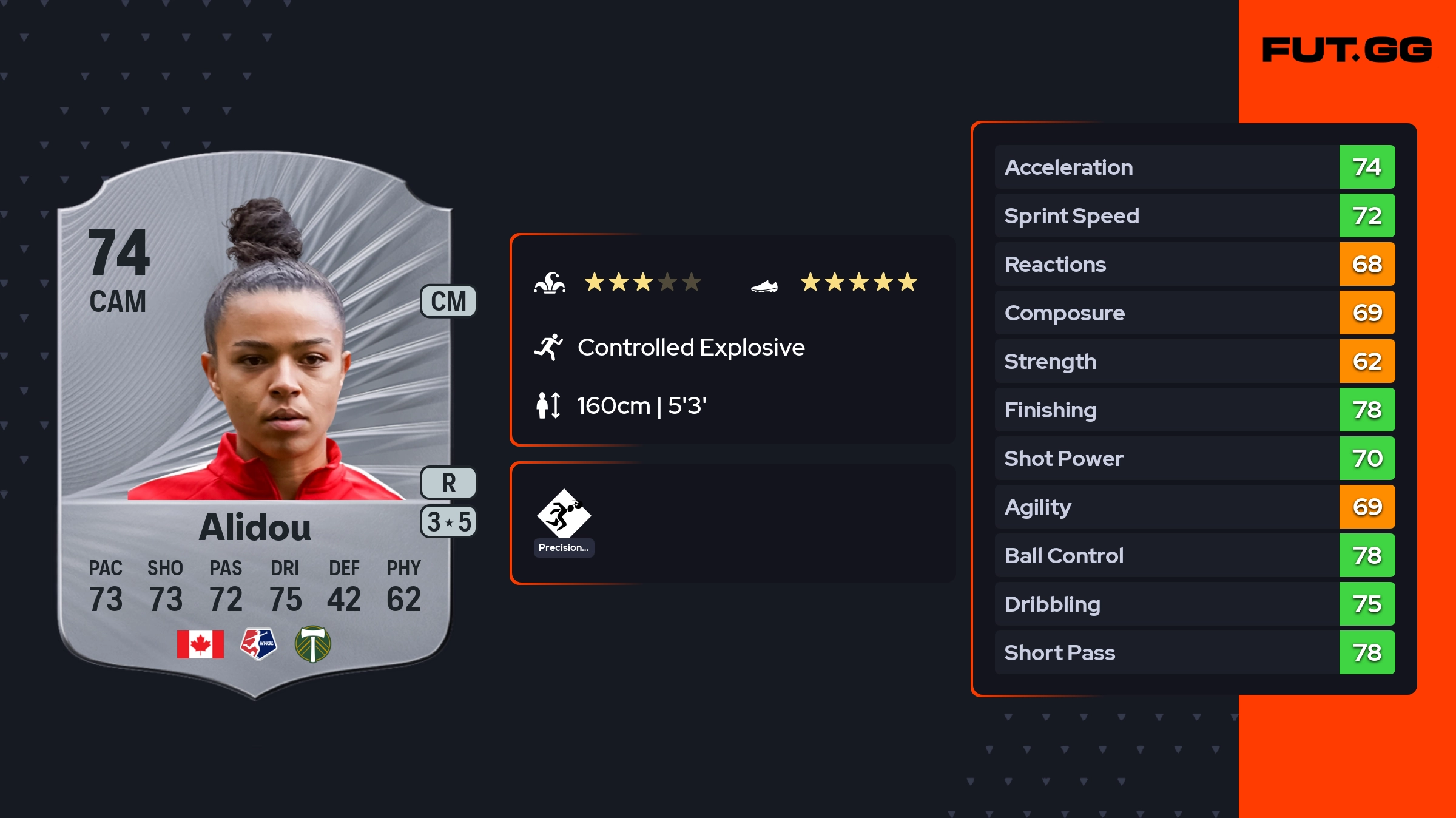Click the Reactions stat row

tap(1195, 264)
